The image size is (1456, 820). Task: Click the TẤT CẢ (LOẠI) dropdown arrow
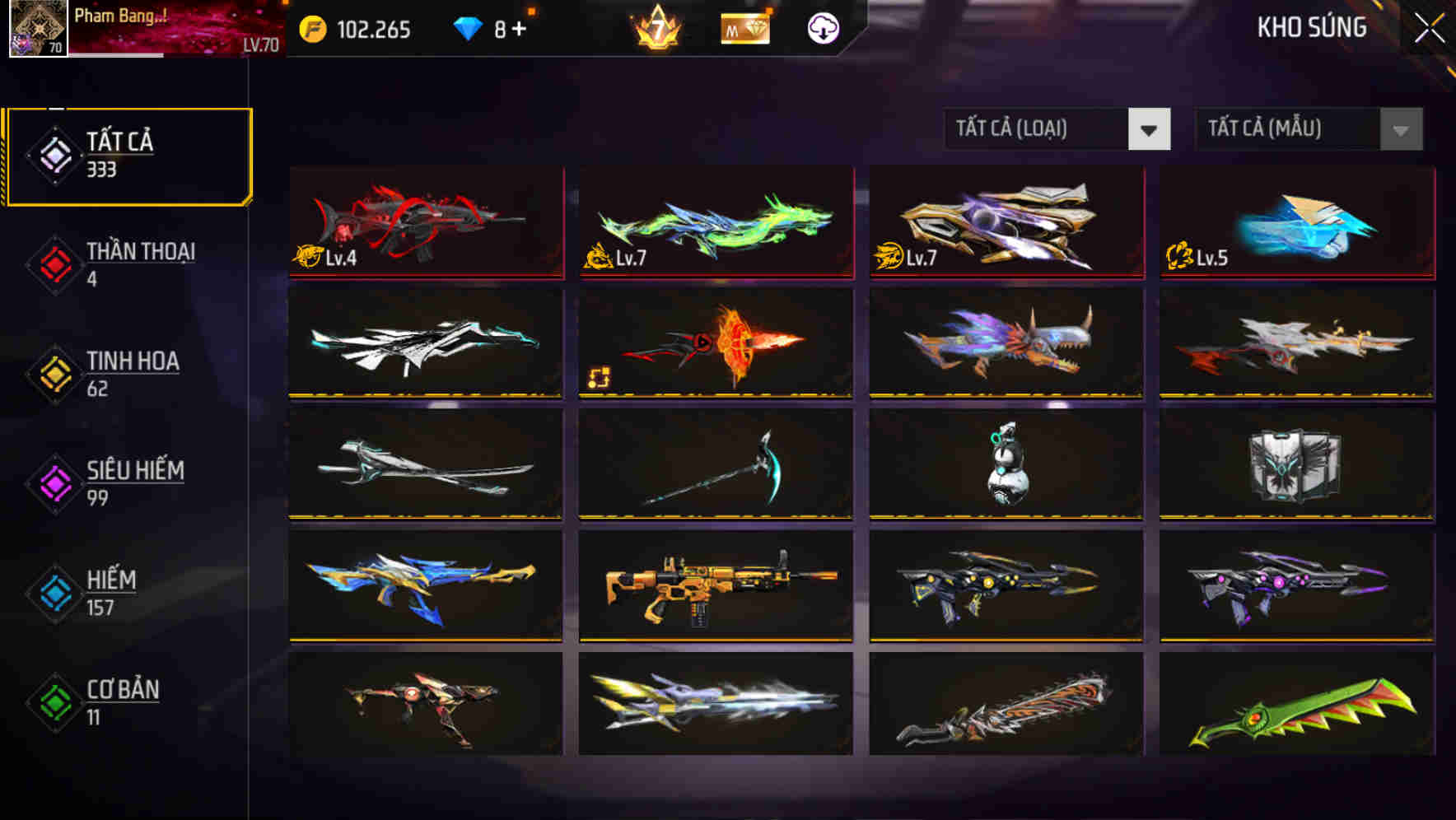1150,129
